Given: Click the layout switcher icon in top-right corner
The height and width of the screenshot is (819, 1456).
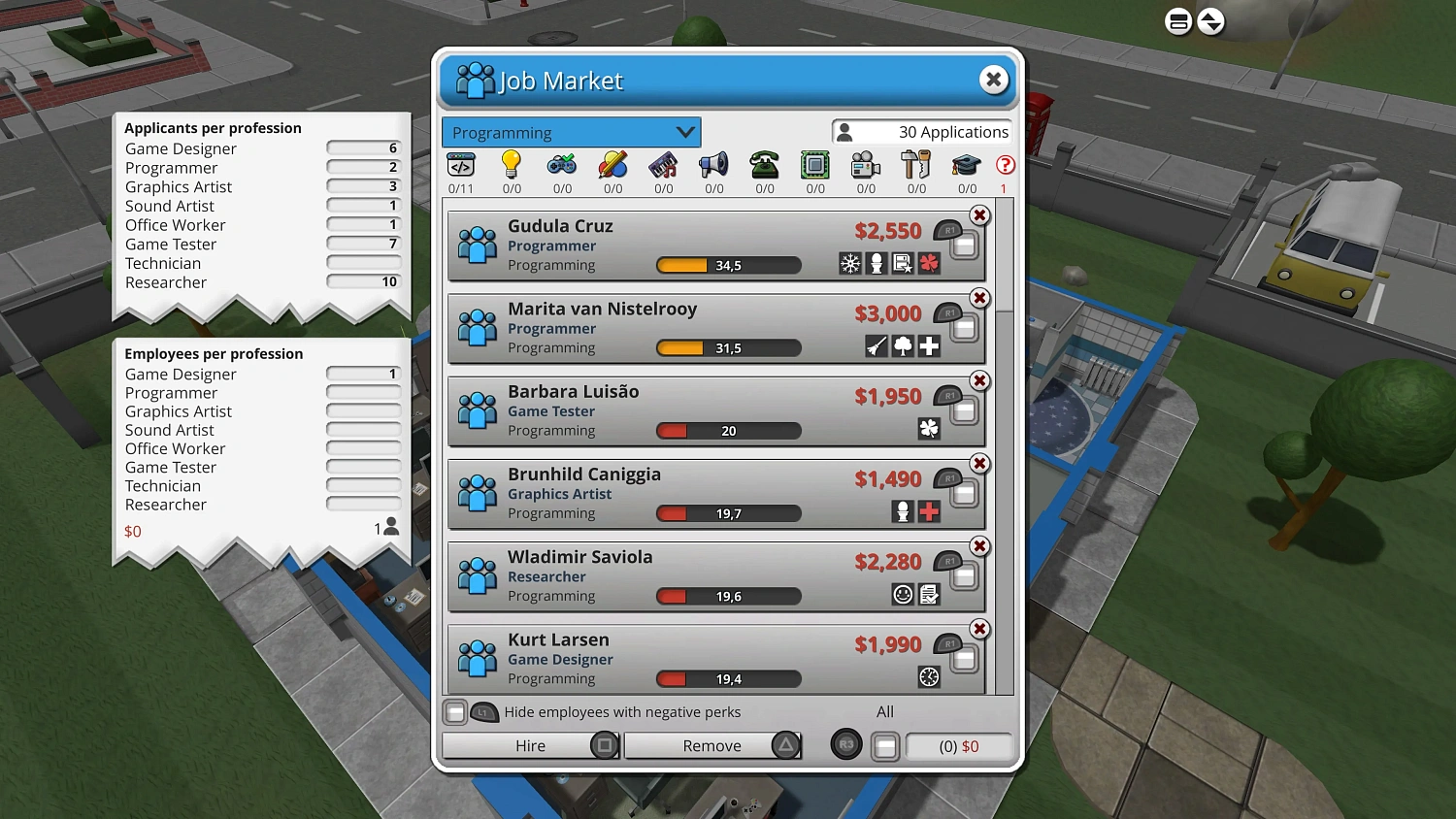Looking at the screenshot, I should [1178, 20].
